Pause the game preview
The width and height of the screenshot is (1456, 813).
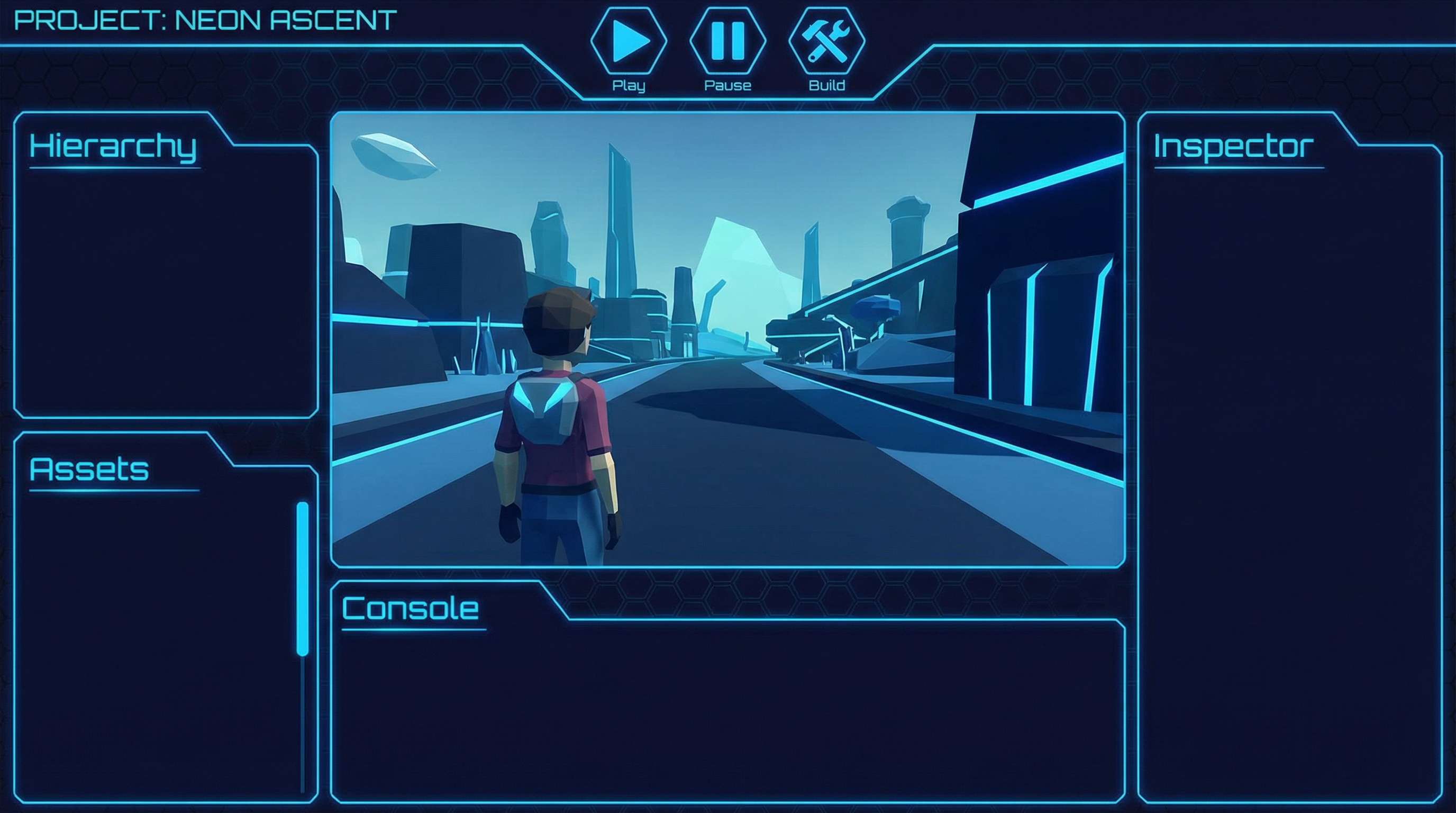[x=727, y=41]
